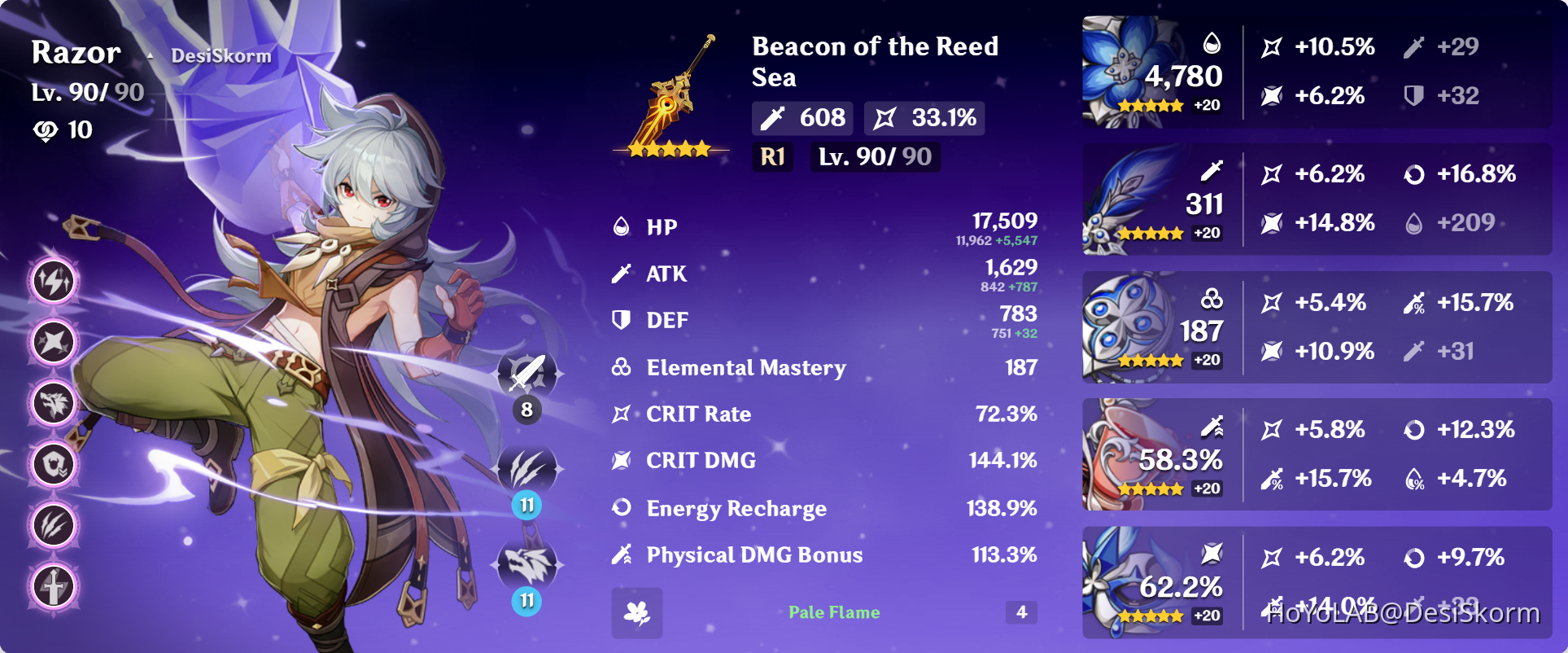Select the Energy Recharge stat icon
This screenshot has width=1568, height=653.
click(621, 508)
